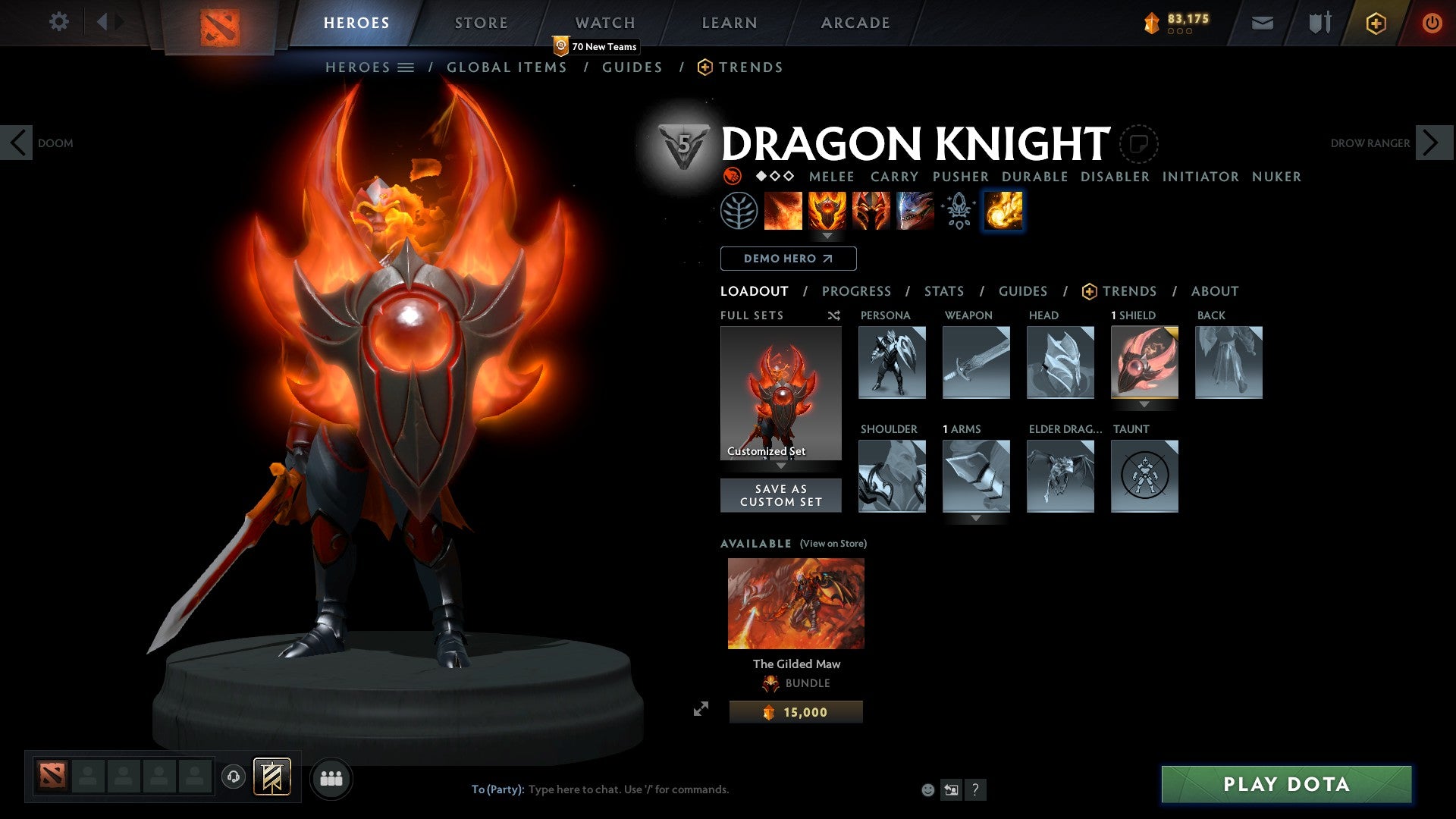This screenshot has width=1456, height=819.
Task: Open the hamburger menu next to HEROES
Action: point(407,67)
